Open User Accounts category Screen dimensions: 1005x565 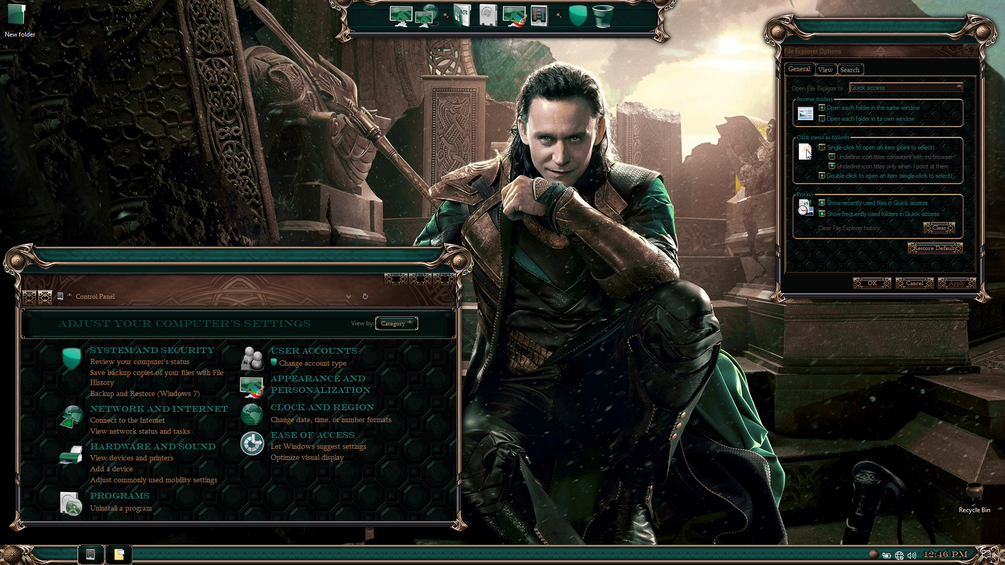[x=313, y=351]
